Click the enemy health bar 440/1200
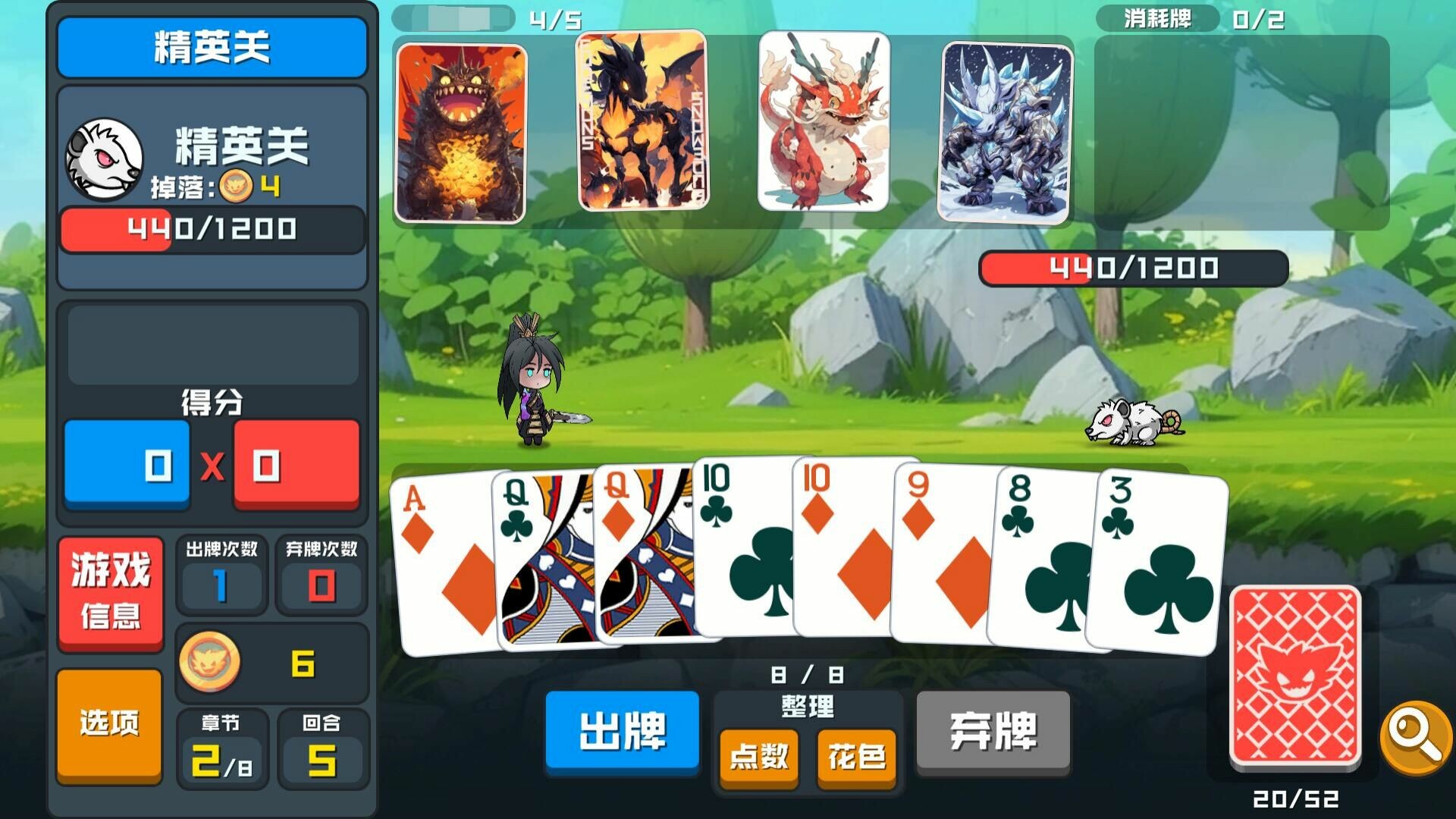 click(x=1134, y=267)
